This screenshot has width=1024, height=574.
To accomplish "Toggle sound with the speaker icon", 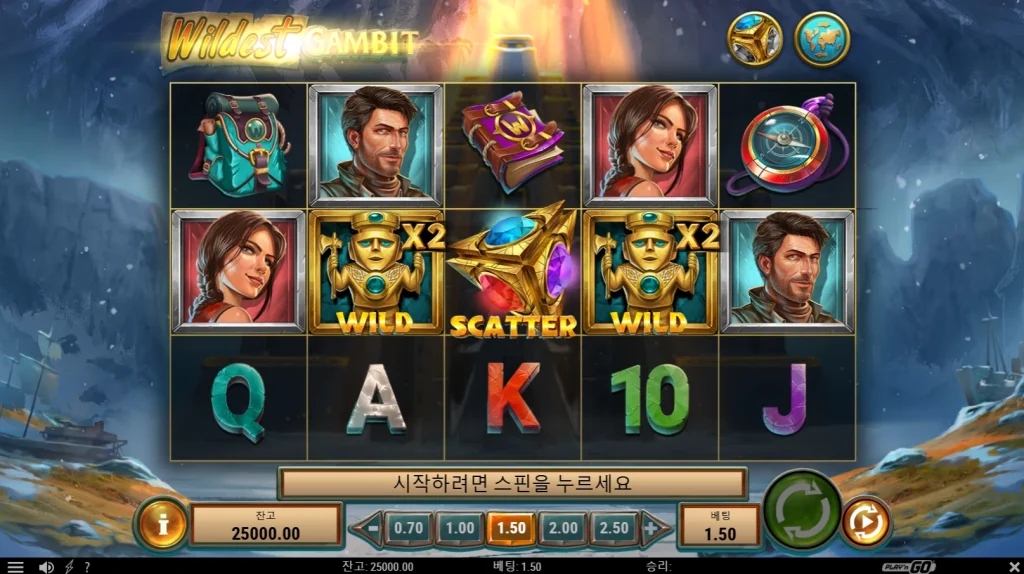I will 45,567.
